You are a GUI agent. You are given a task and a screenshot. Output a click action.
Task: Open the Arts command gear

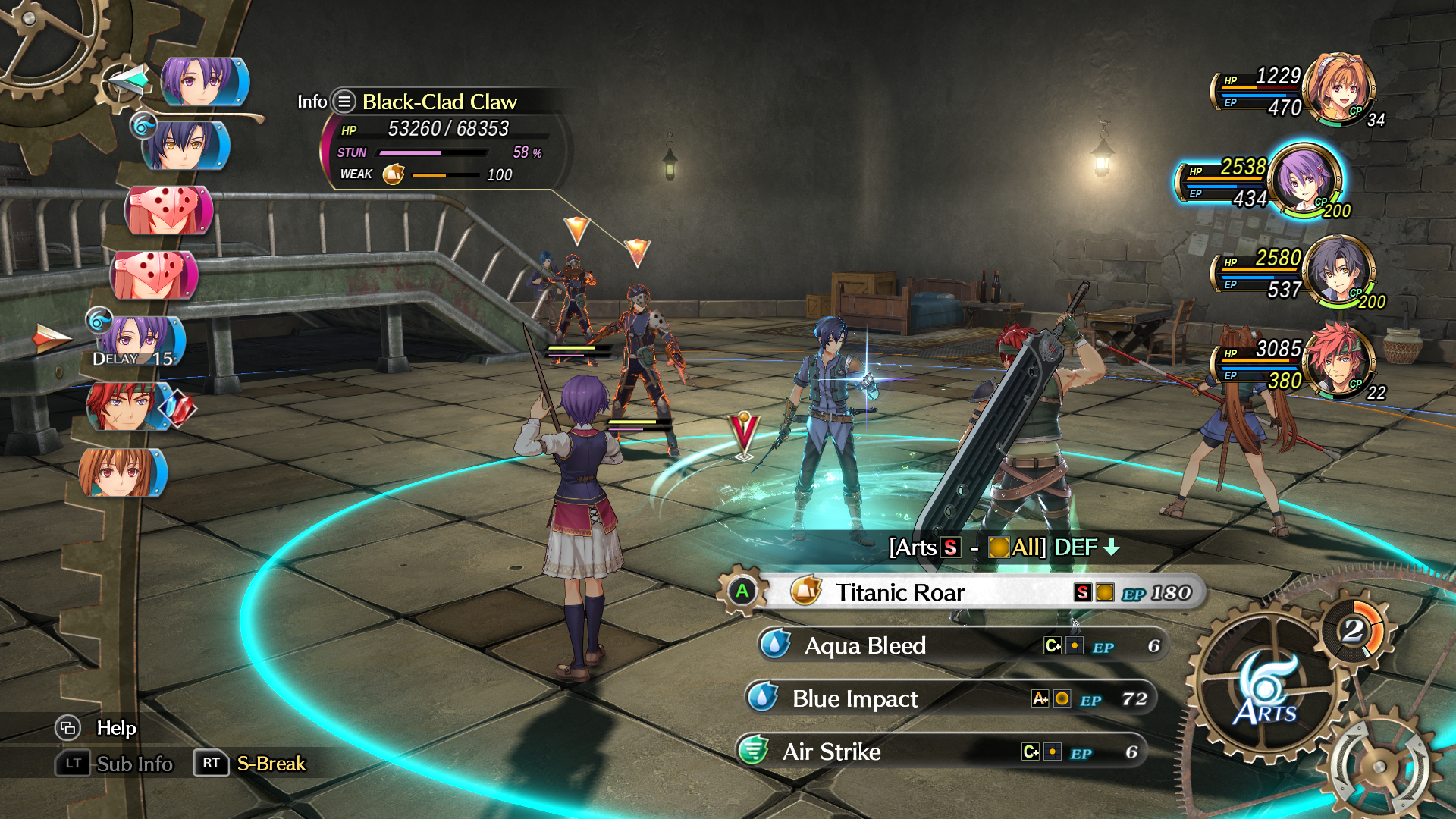(x=1265, y=686)
